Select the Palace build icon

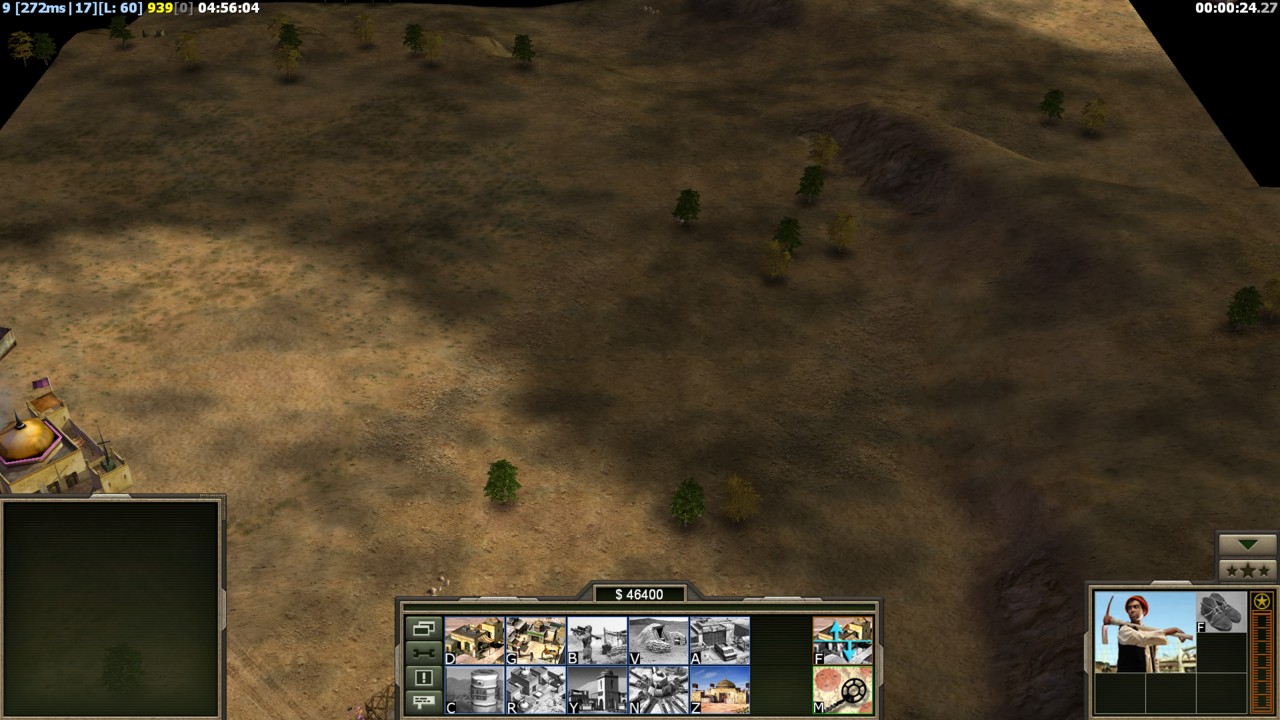[597, 690]
